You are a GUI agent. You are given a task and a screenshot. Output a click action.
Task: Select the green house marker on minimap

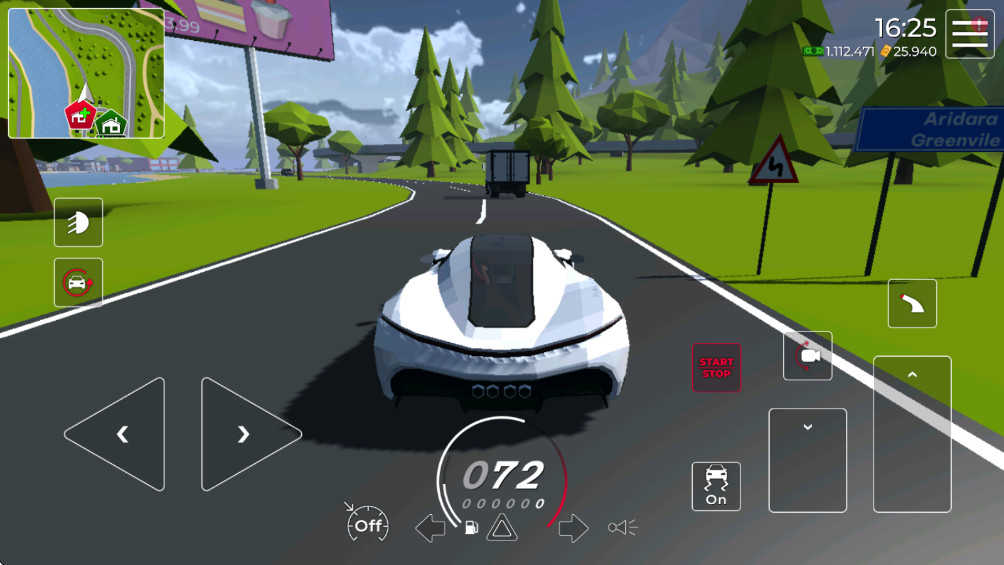click(x=112, y=123)
